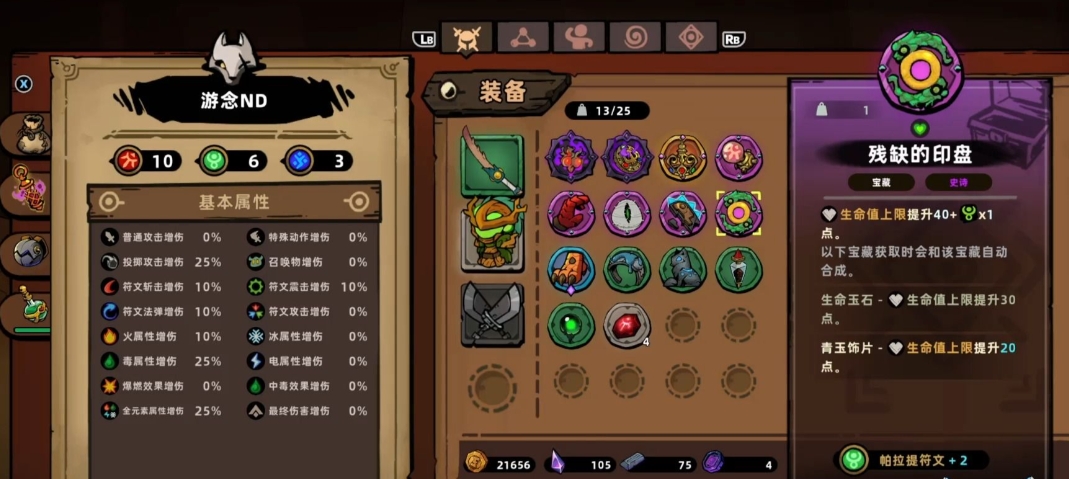This screenshot has height=479, width=1069.
Task: Select the blue wolf statue treasure
Action: tap(683, 269)
